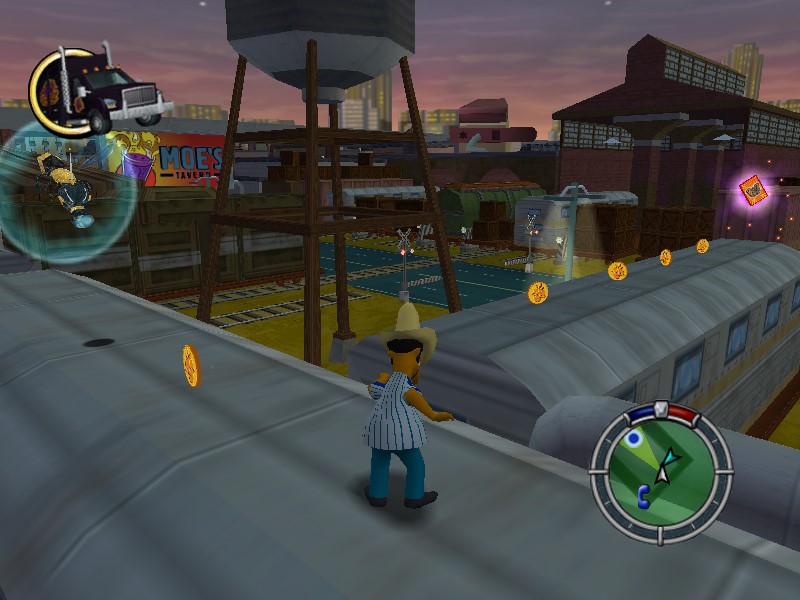Click the siren atop the radar's Hit & Run meter
This screenshot has height=600, width=800.
pos(660,408)
